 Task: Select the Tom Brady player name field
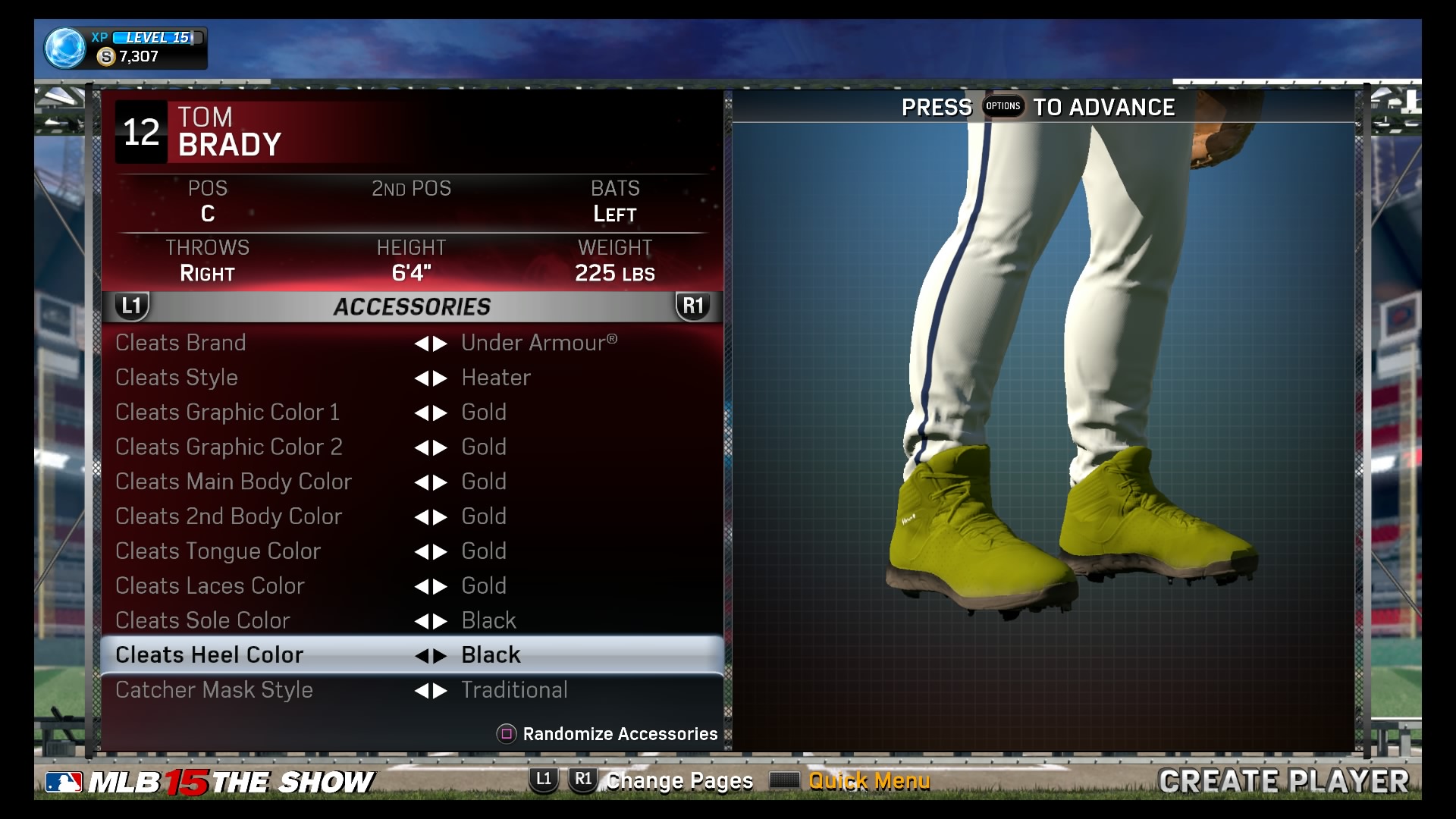click(x=230, y=132)
